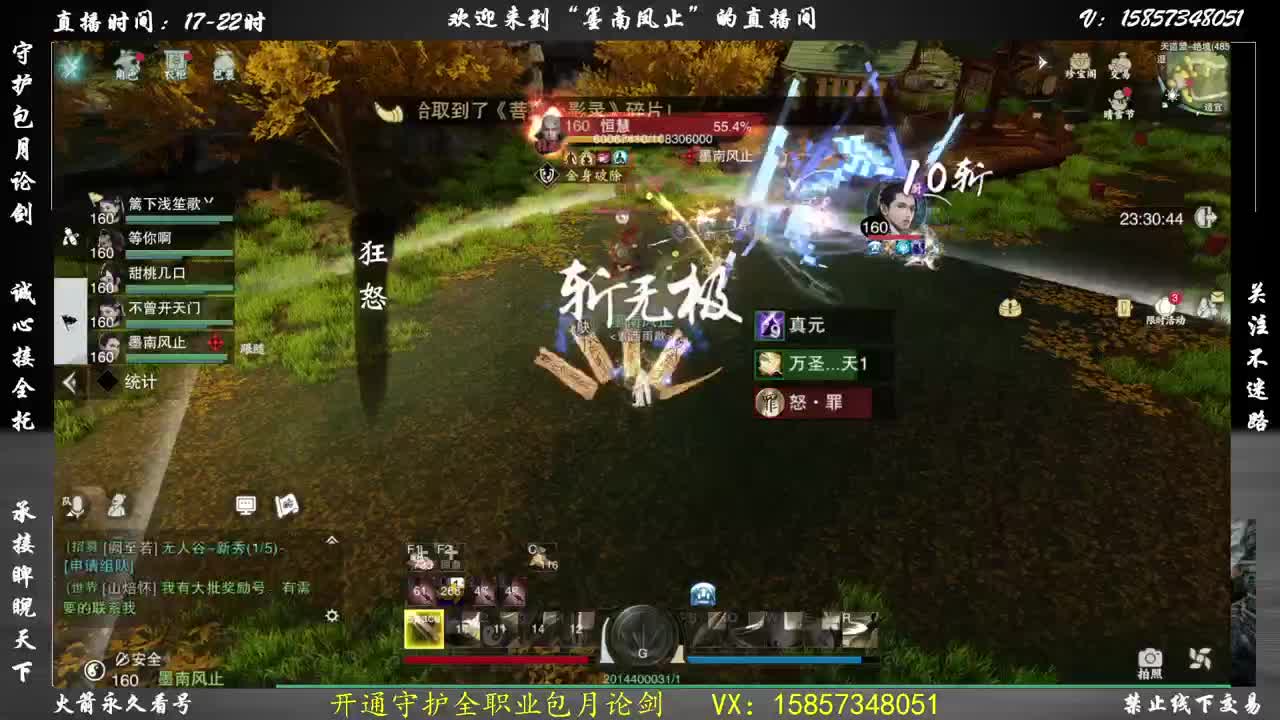Open chat settings via the gear icon
Image resolution: width=1280 pixels, height=720 pixels.
pos(332,615)
